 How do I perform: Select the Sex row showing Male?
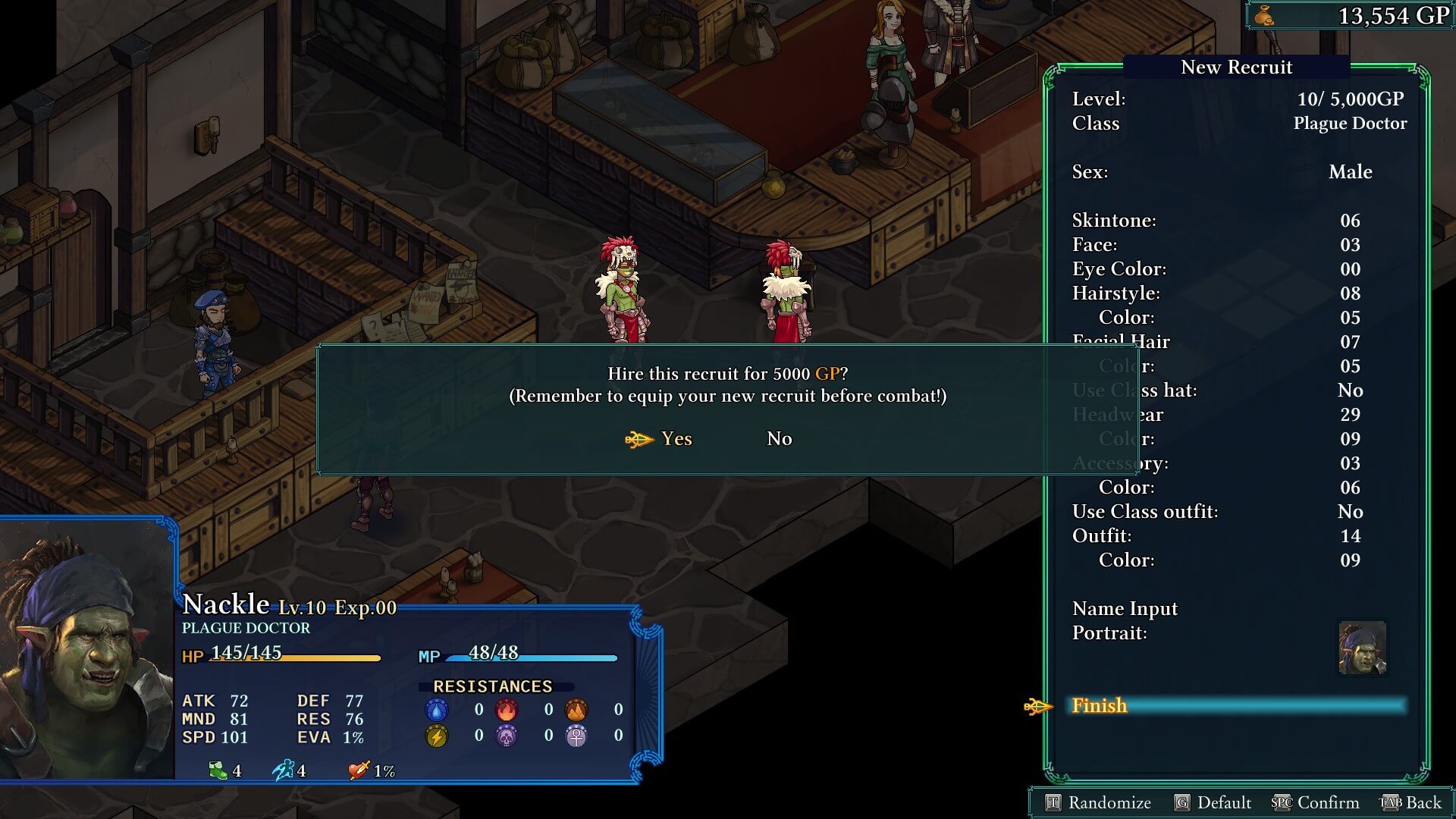pos(1238,172)
